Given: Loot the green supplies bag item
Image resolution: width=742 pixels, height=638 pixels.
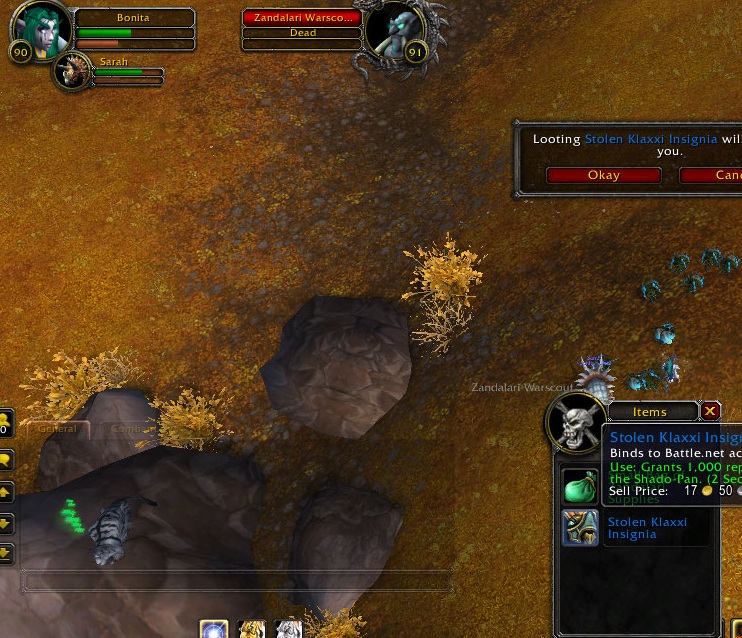Looking at the screenshot, I should pyautogui.click(x=580, y=487).
